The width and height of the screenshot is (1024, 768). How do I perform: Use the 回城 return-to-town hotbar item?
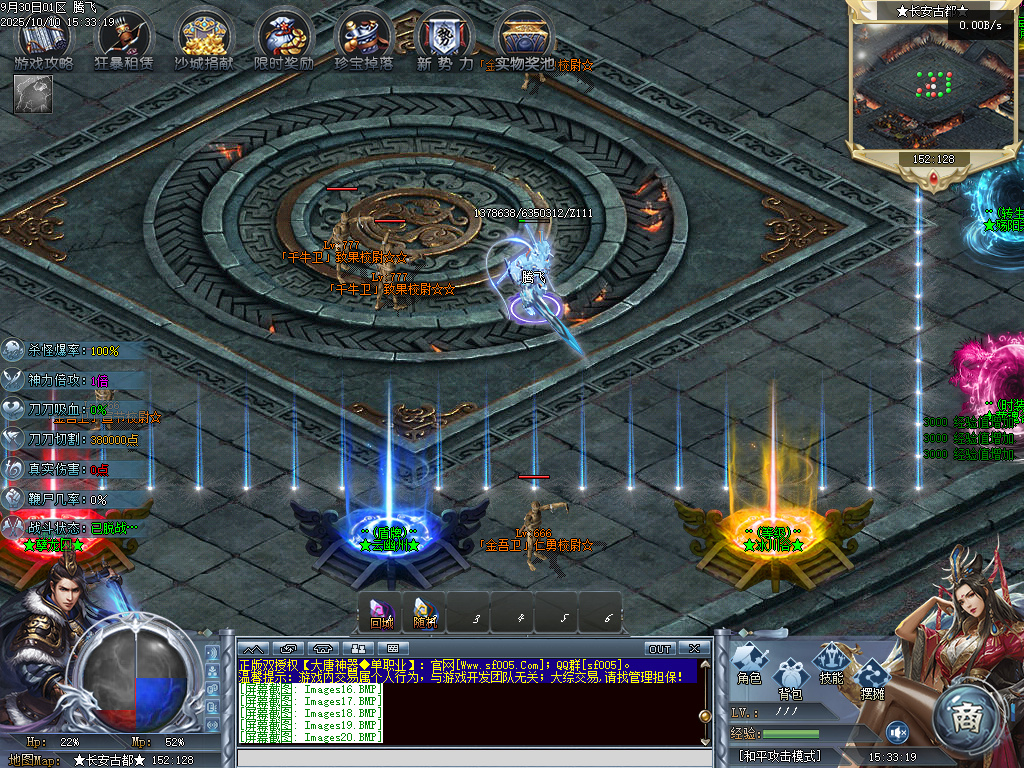click(x=381, y=612)
